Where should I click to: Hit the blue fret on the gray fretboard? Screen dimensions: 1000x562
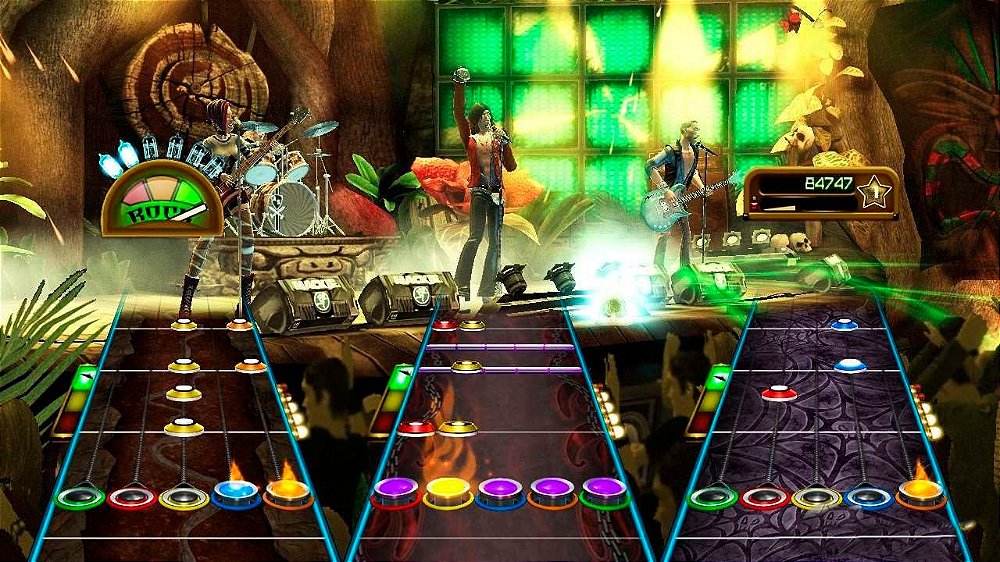click(869, 496)
